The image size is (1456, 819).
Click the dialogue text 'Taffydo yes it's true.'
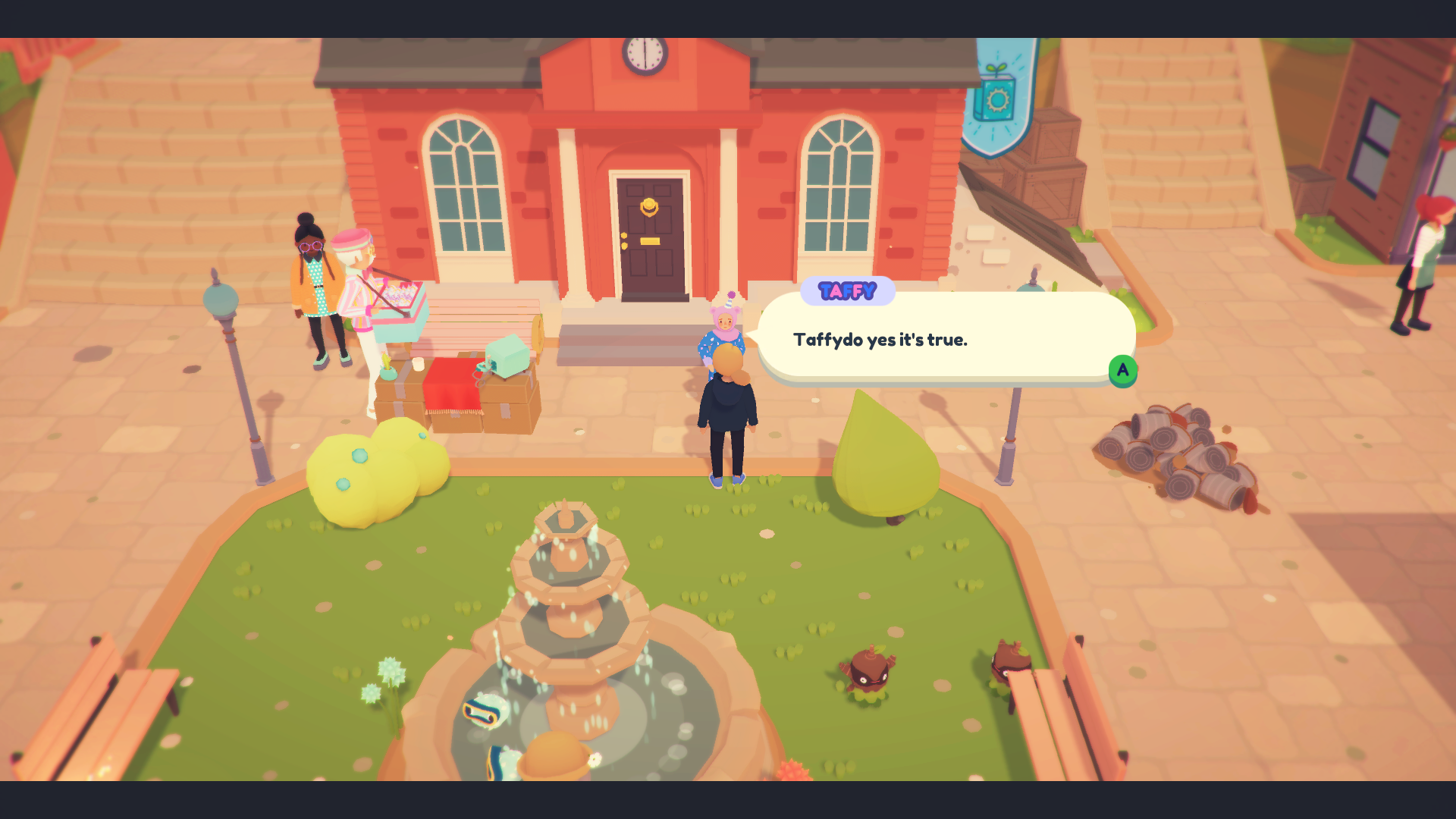(880, 340)
